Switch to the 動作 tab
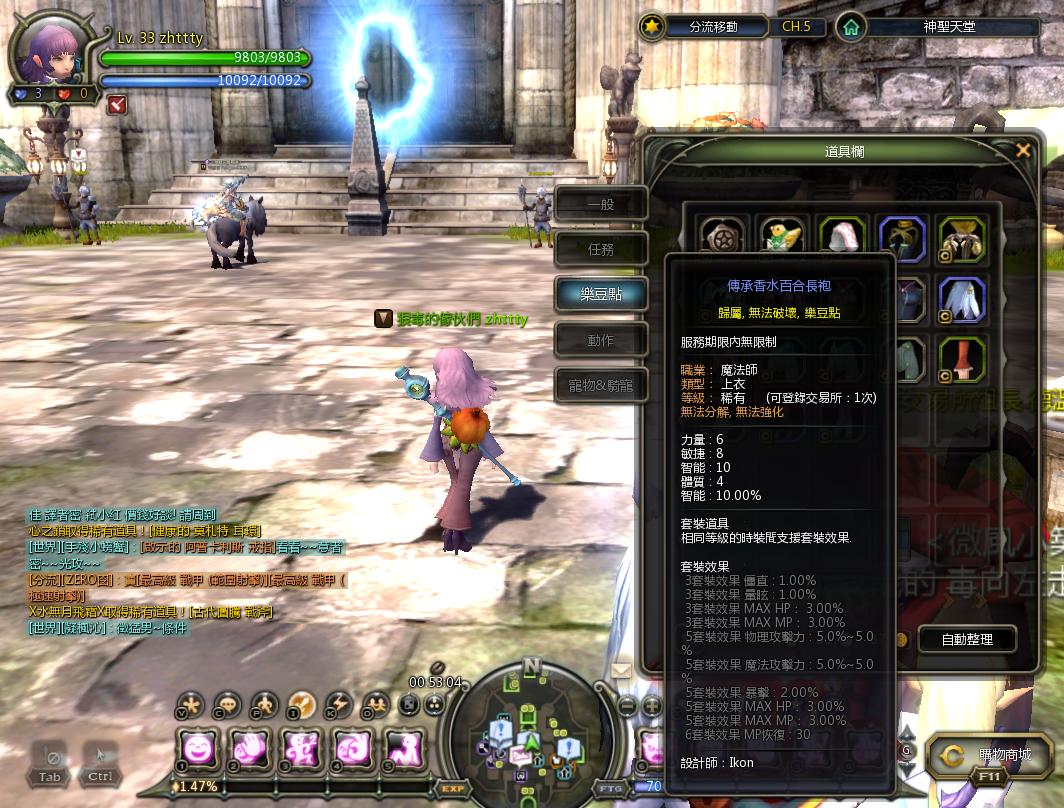Image resolution: width=1064 pixels, height=808 pixels. point(601,340)
